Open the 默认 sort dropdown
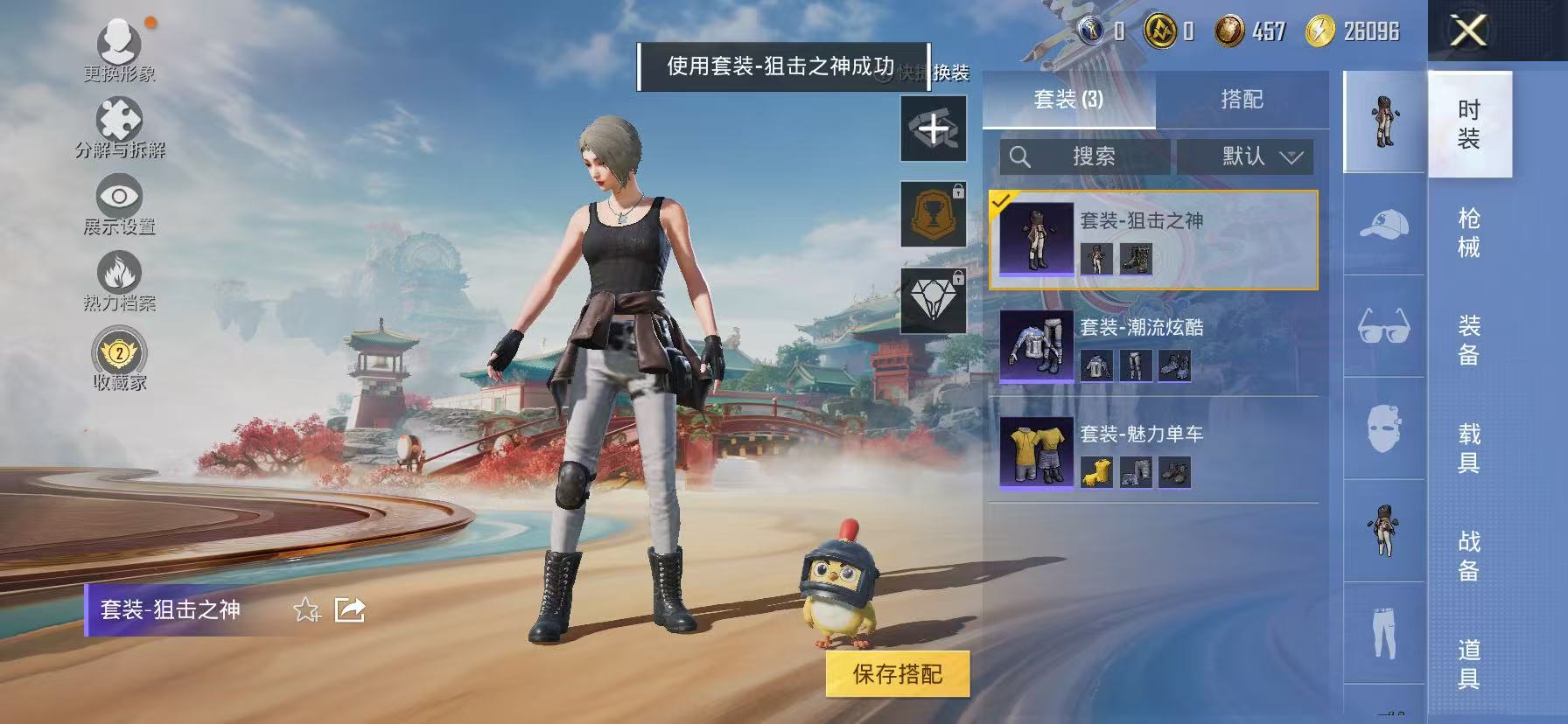The width and height of the screenshot is (1568, 724). [1247, 157]
